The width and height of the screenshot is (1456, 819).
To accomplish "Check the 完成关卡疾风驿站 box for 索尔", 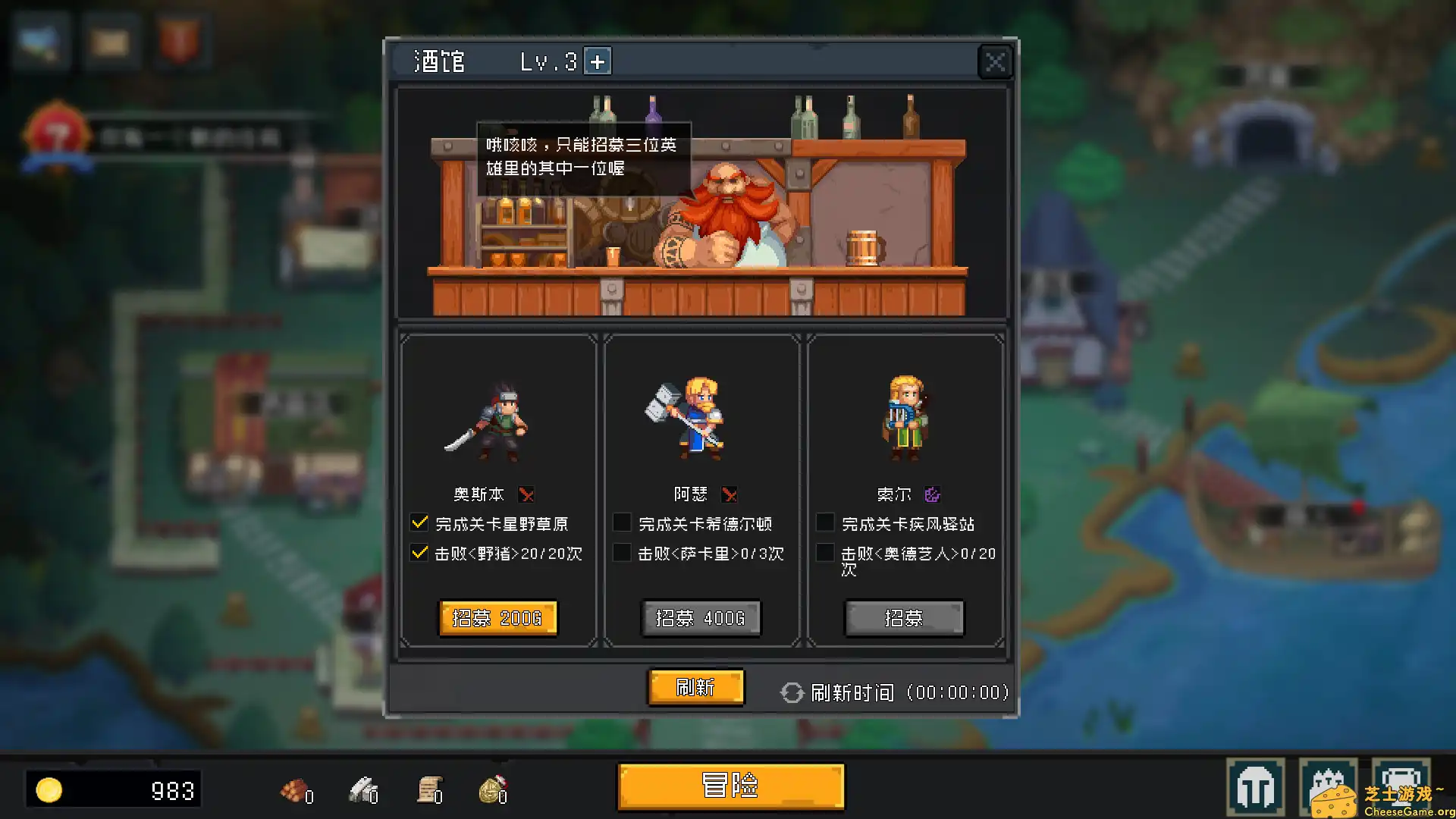I will 825,522.
